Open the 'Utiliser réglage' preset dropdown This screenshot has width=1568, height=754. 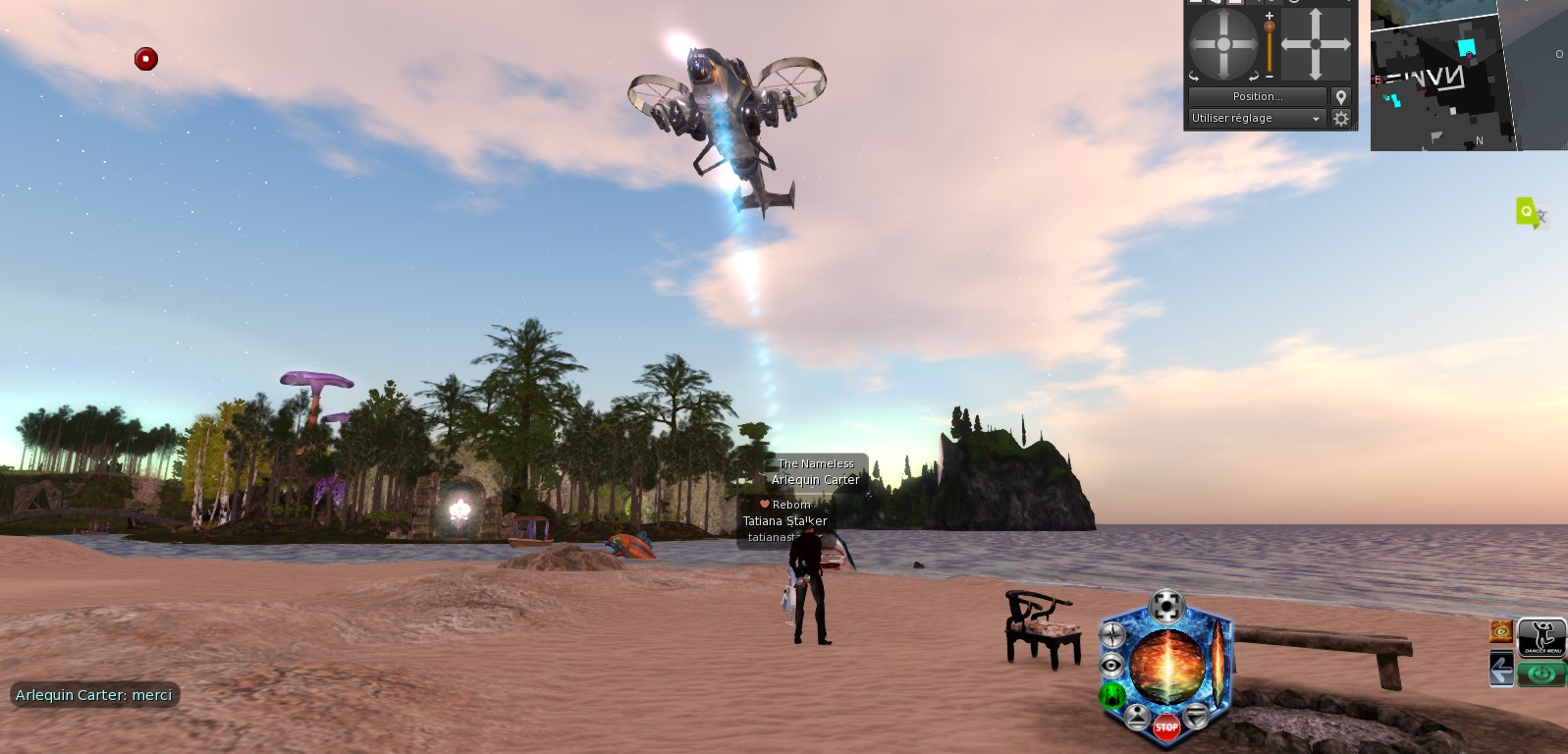[x=1257, y=118]
